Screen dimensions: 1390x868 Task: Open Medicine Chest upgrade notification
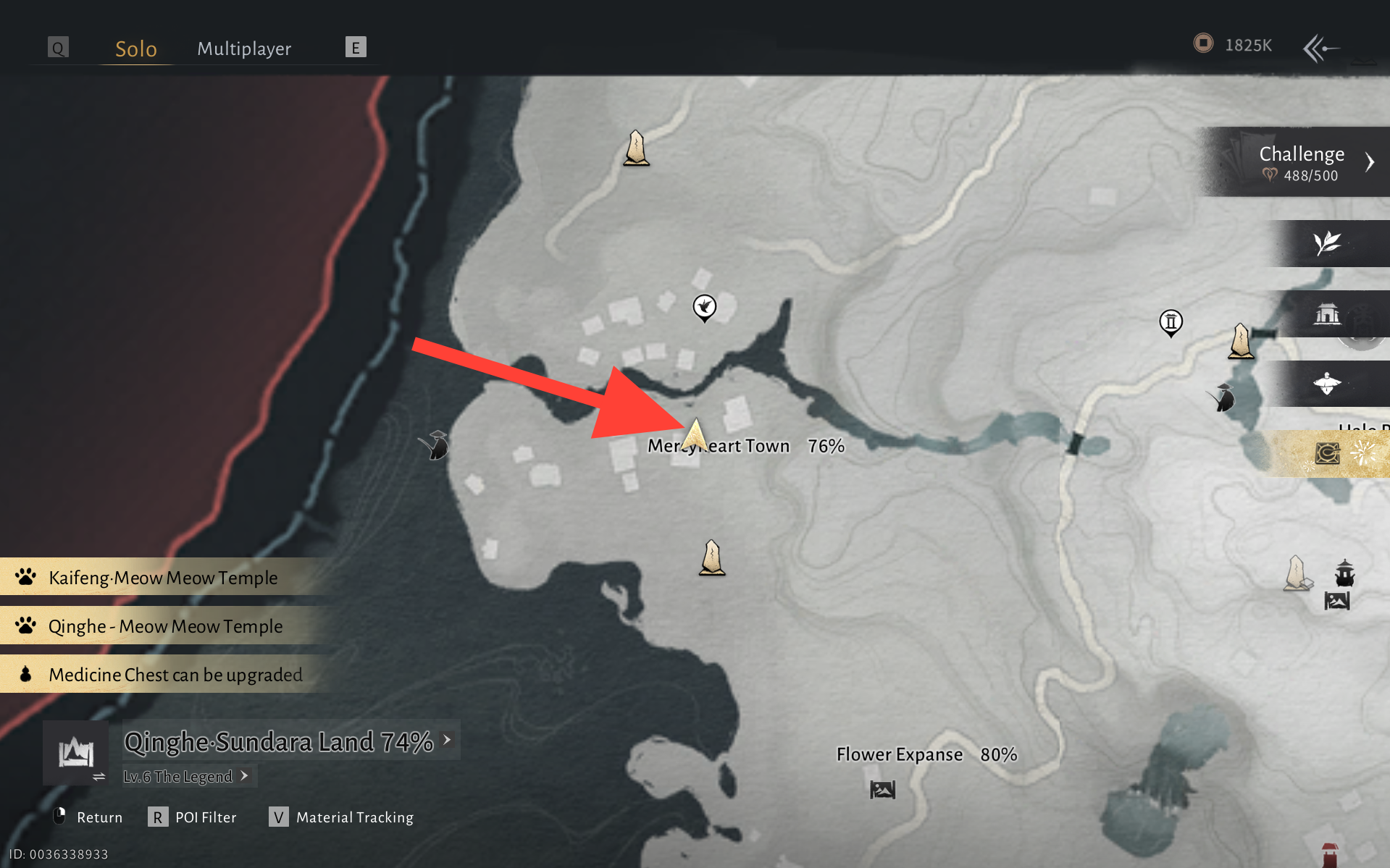pyautogui.click(x=175, y=675)
